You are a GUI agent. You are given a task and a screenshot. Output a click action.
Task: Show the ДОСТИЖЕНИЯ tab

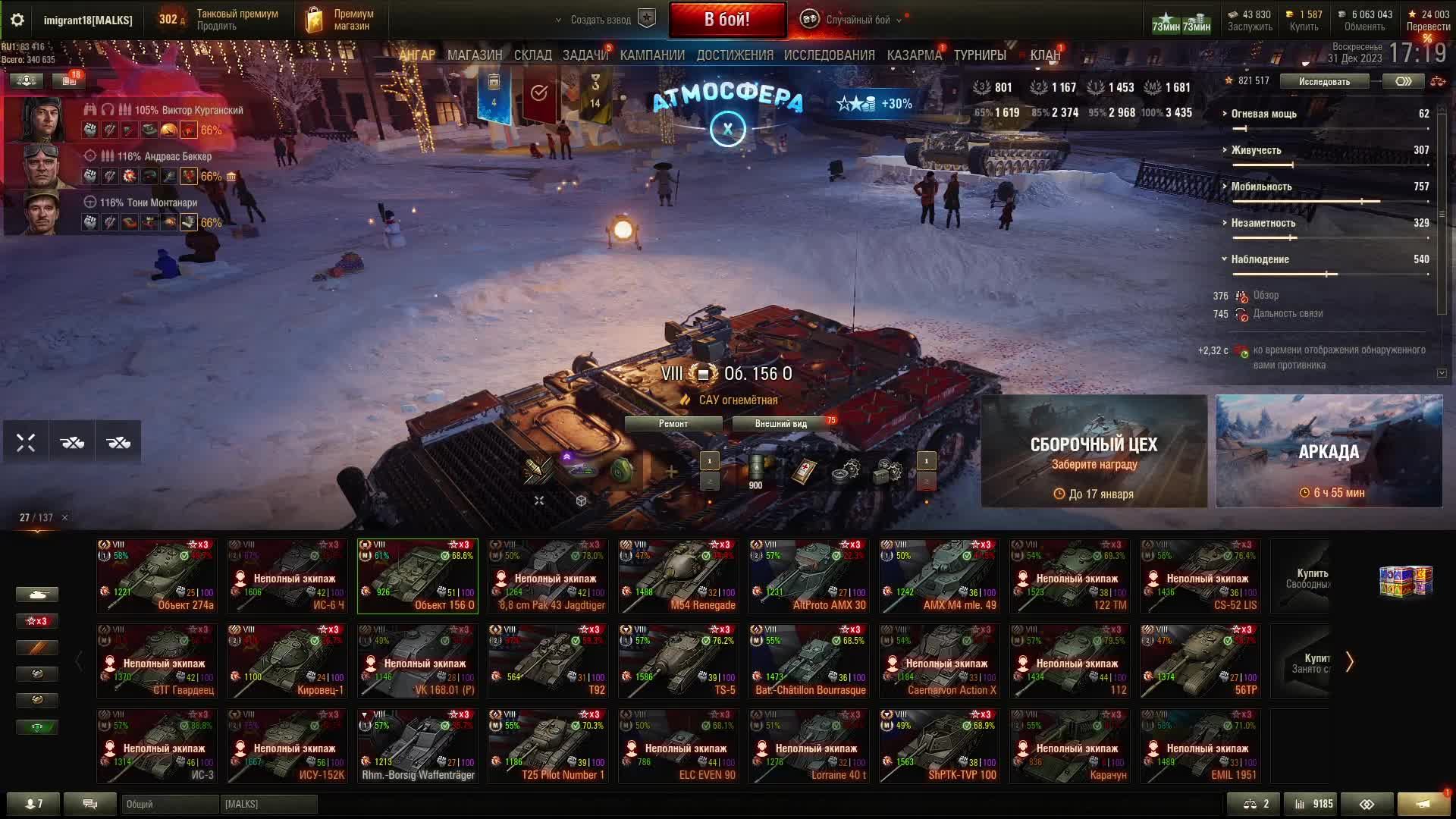click(x=734, y=55)
